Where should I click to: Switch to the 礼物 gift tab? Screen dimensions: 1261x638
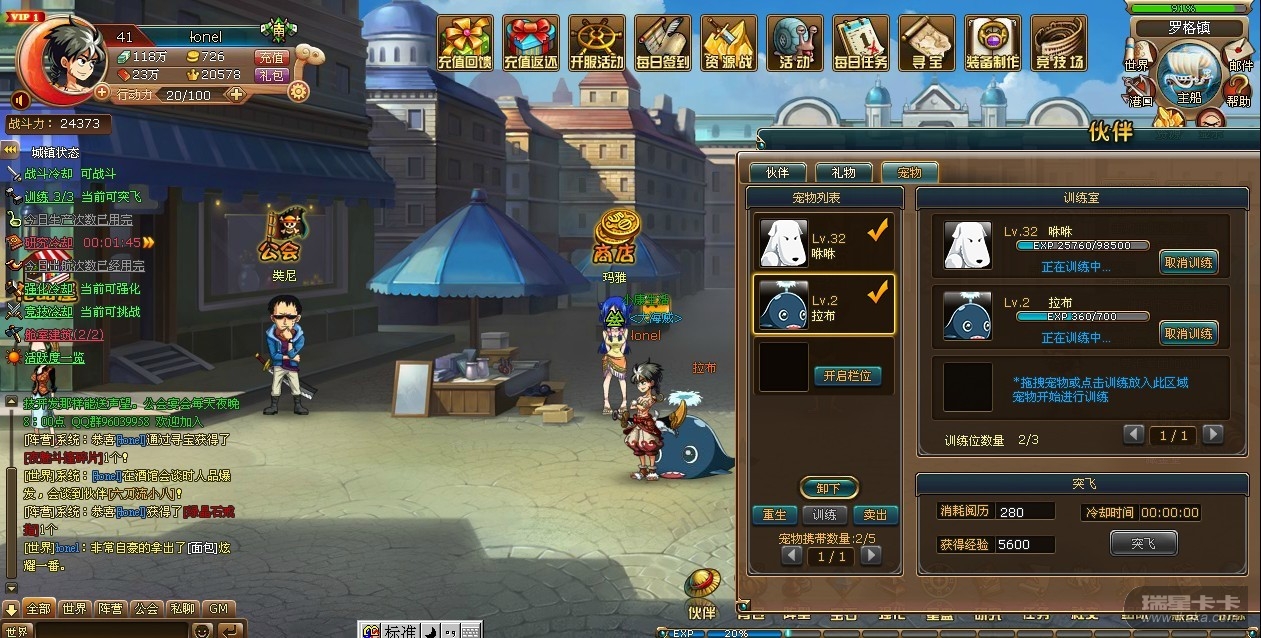843,173
